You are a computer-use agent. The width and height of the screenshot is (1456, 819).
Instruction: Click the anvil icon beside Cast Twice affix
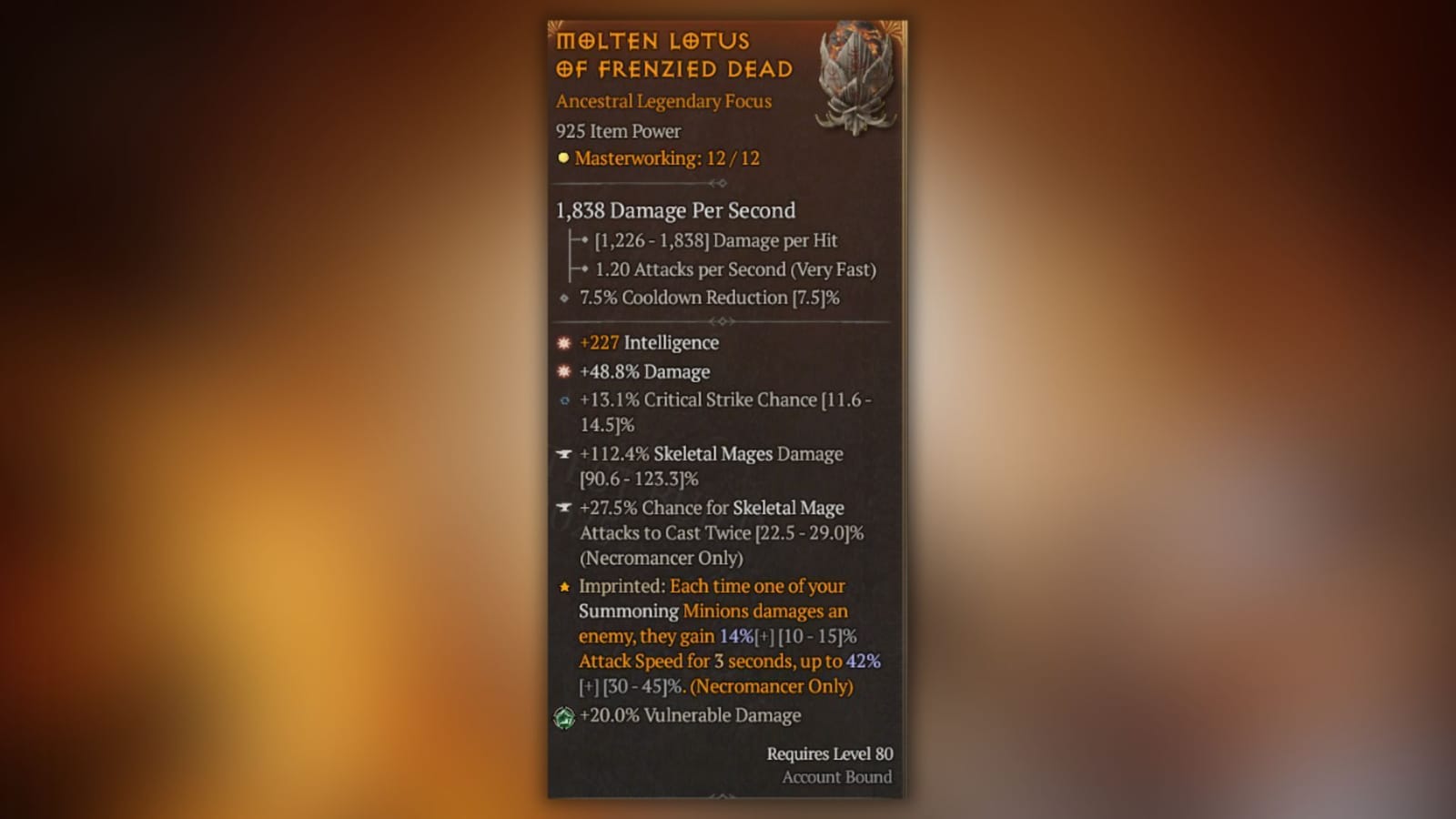[562, 508]
